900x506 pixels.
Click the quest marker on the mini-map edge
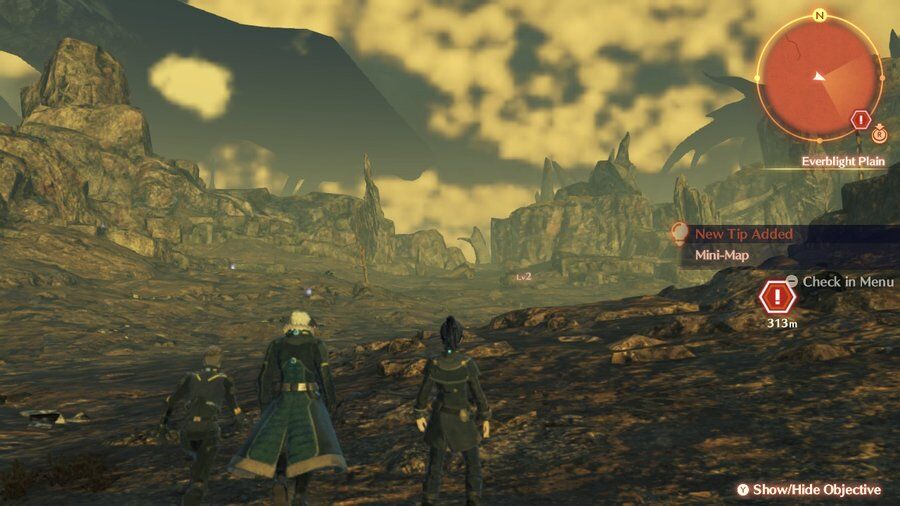(860, 121)
